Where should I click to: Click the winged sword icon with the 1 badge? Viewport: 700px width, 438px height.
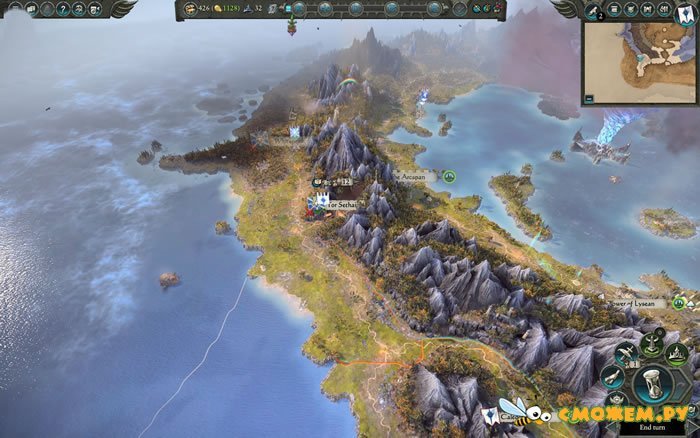click(x=625, y=351)
